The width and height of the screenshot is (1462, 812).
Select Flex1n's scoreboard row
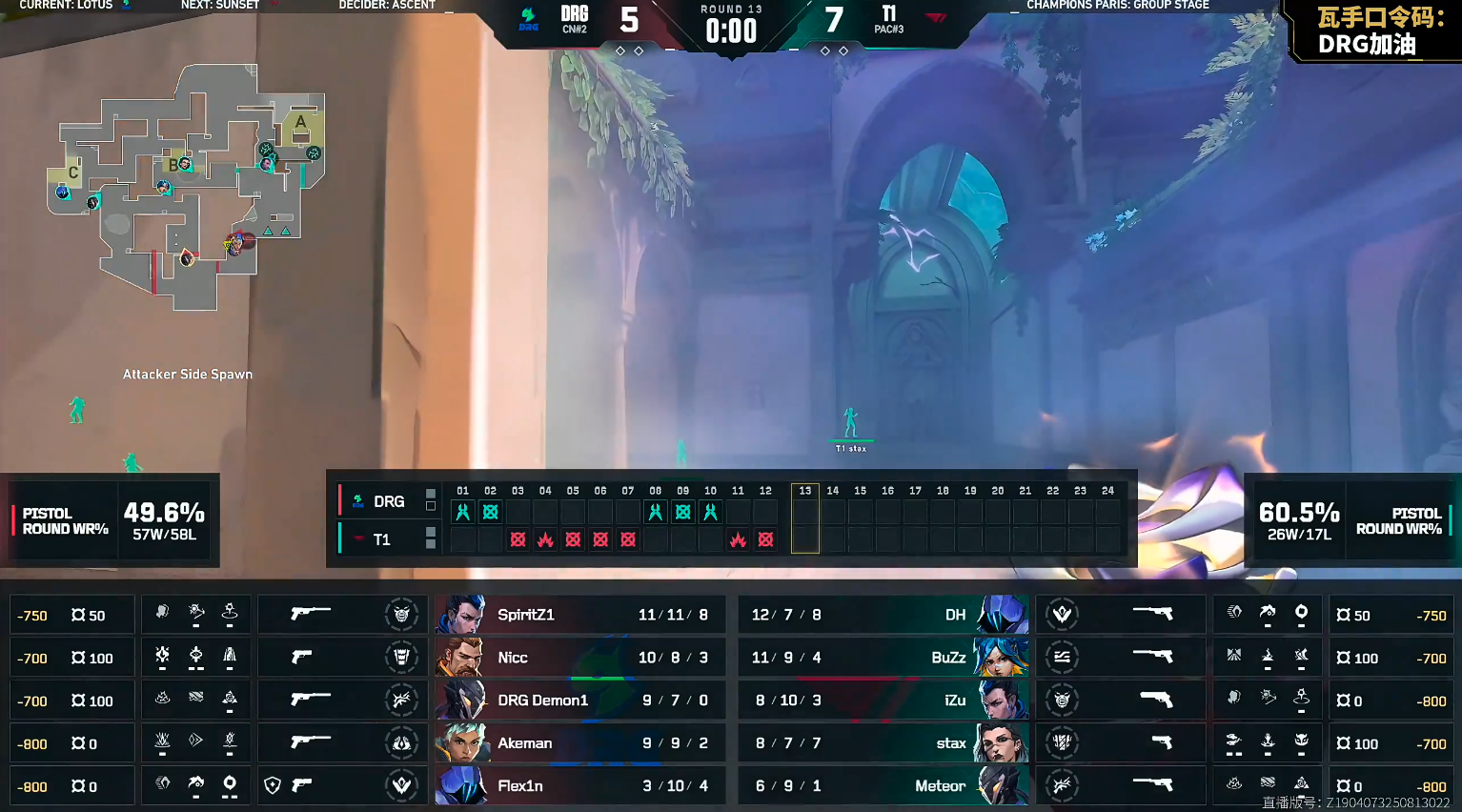coord(579,786)
